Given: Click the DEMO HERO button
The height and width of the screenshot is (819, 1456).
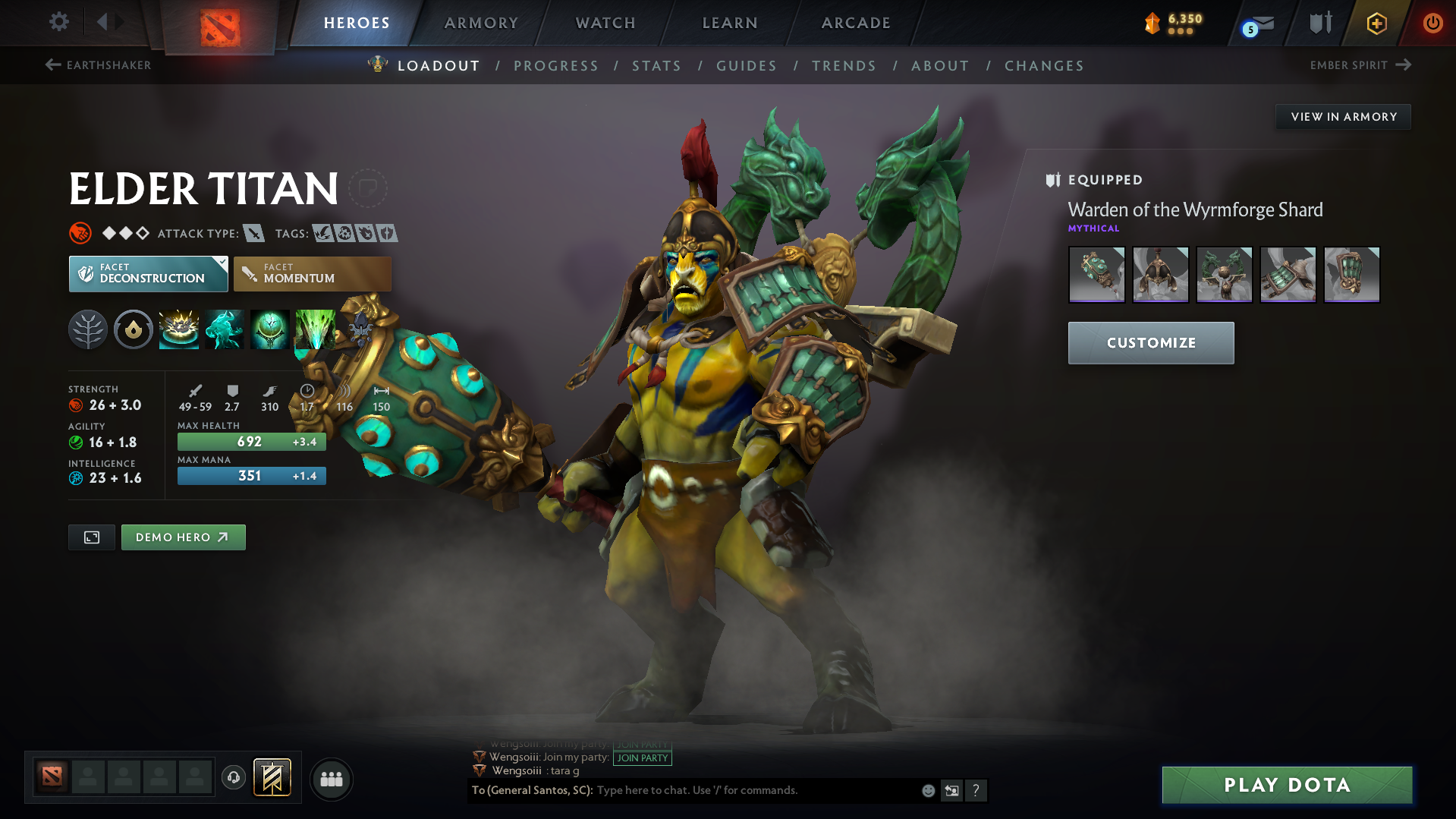Looking at the screenshot, I should coord(183,537).
